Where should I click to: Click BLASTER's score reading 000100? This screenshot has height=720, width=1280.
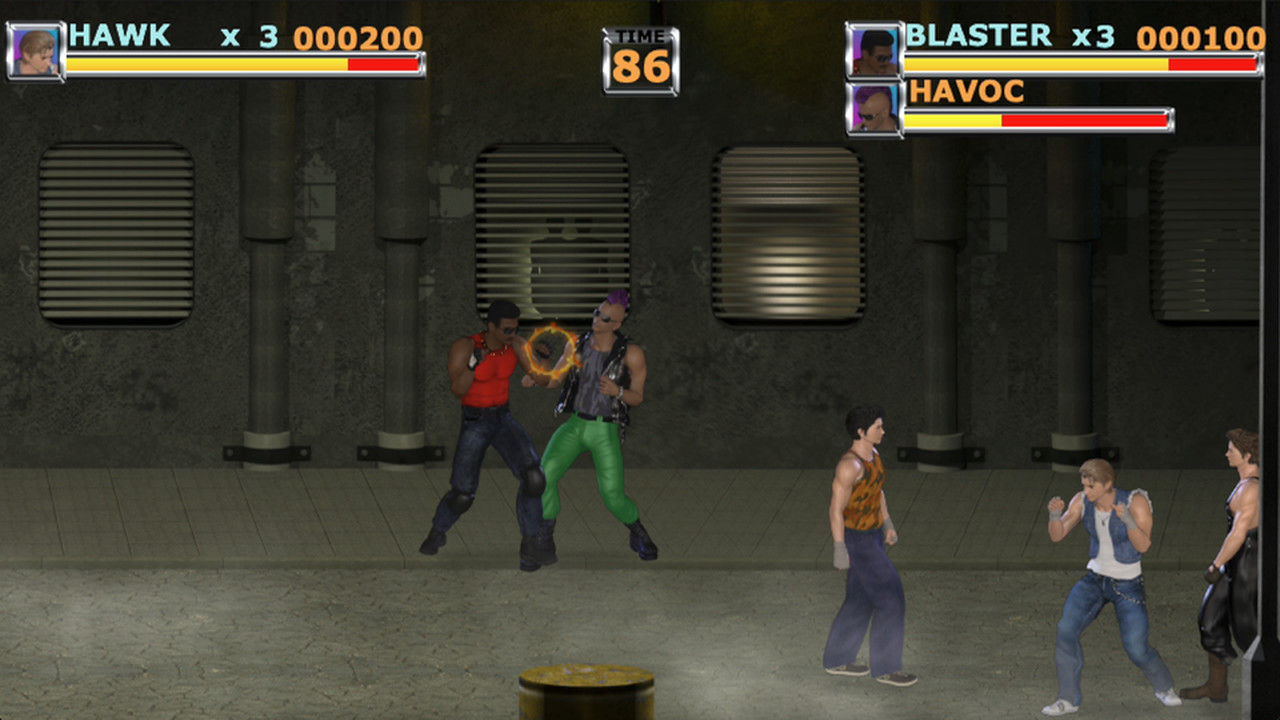tap(1201, 36)
